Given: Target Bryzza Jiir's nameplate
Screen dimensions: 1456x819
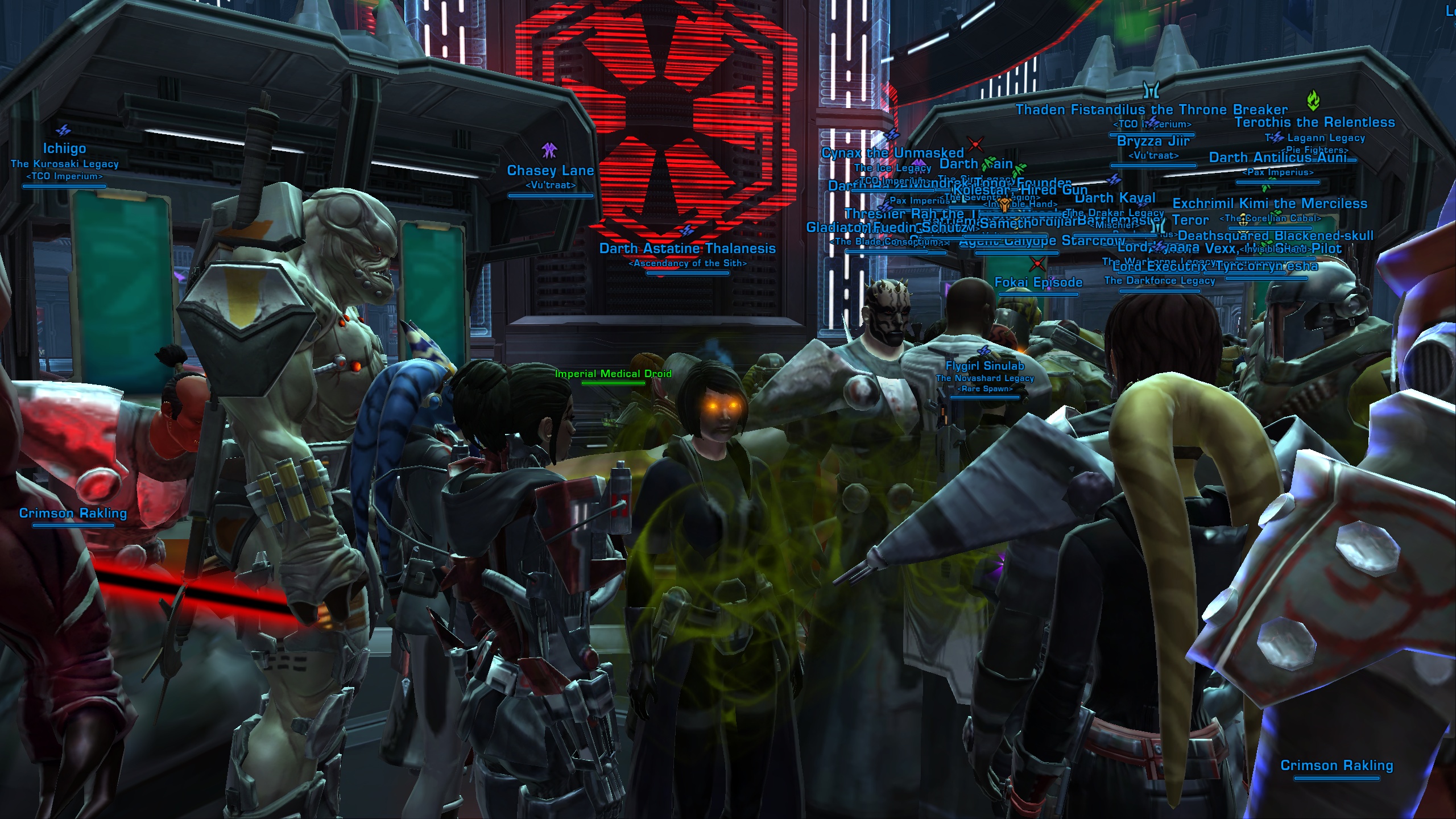Looking at the screenshot, I should point(1153,141).
